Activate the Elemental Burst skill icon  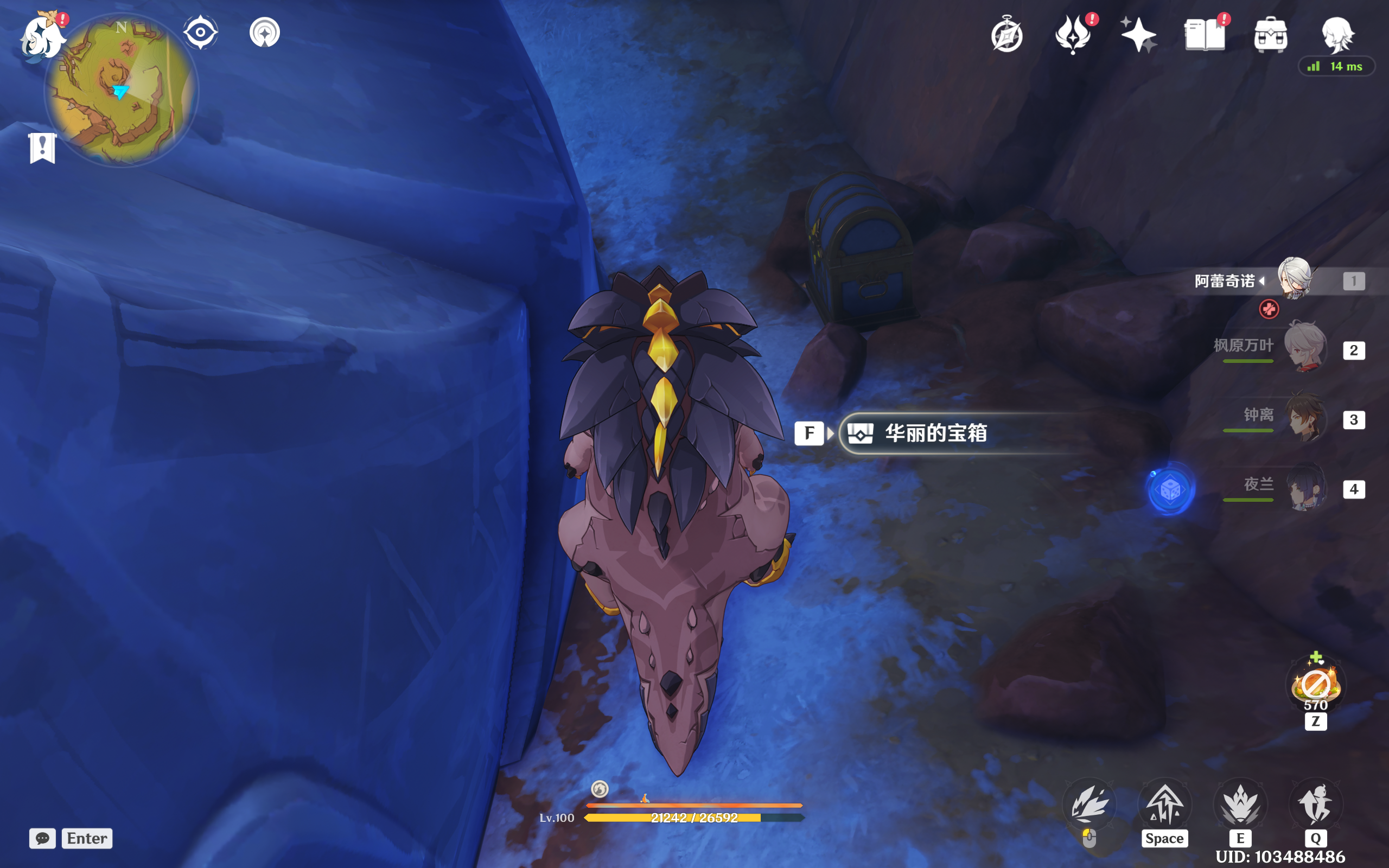point(1315,805)
